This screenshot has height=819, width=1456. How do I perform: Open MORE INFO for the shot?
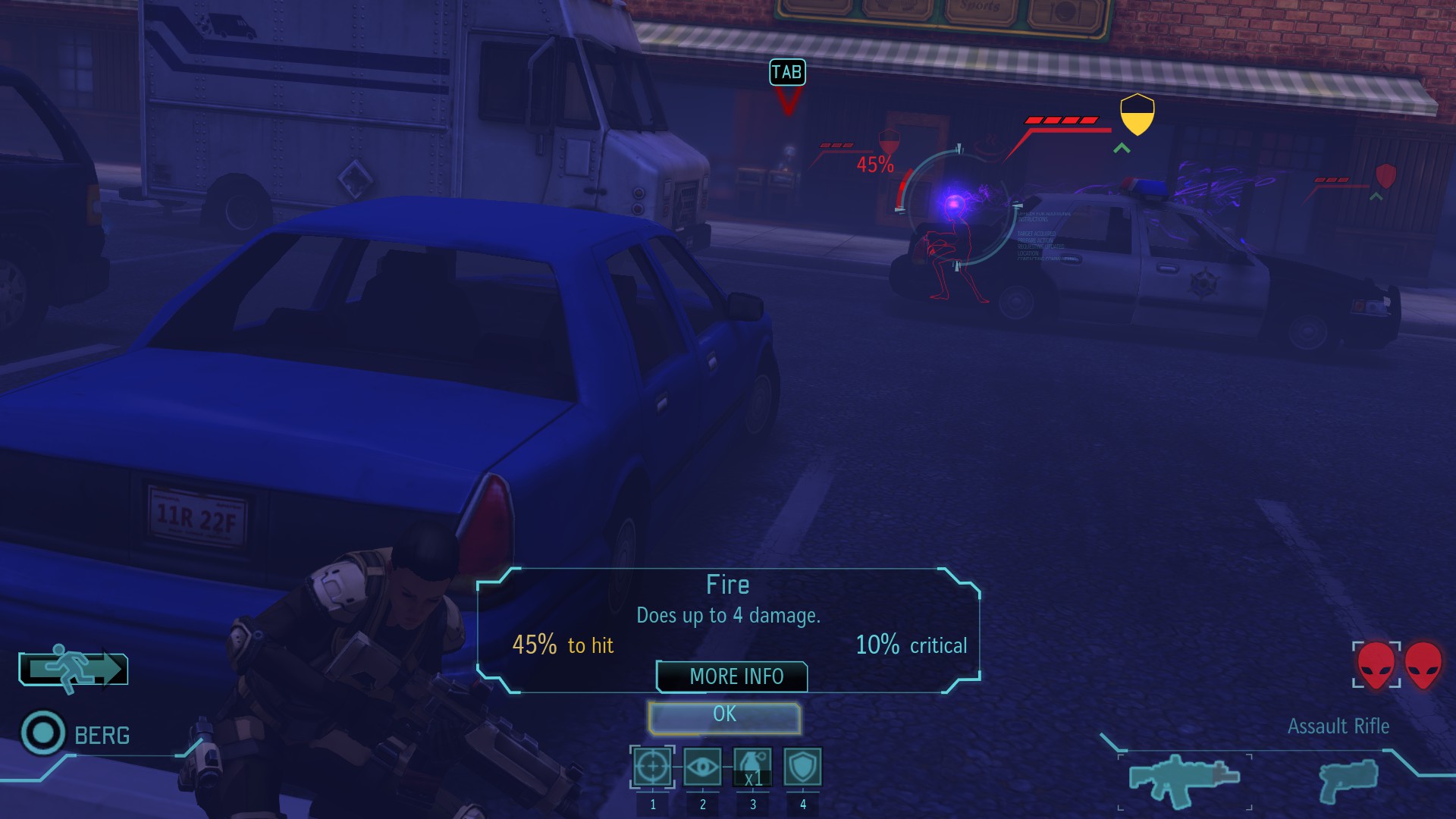(732, 676)
